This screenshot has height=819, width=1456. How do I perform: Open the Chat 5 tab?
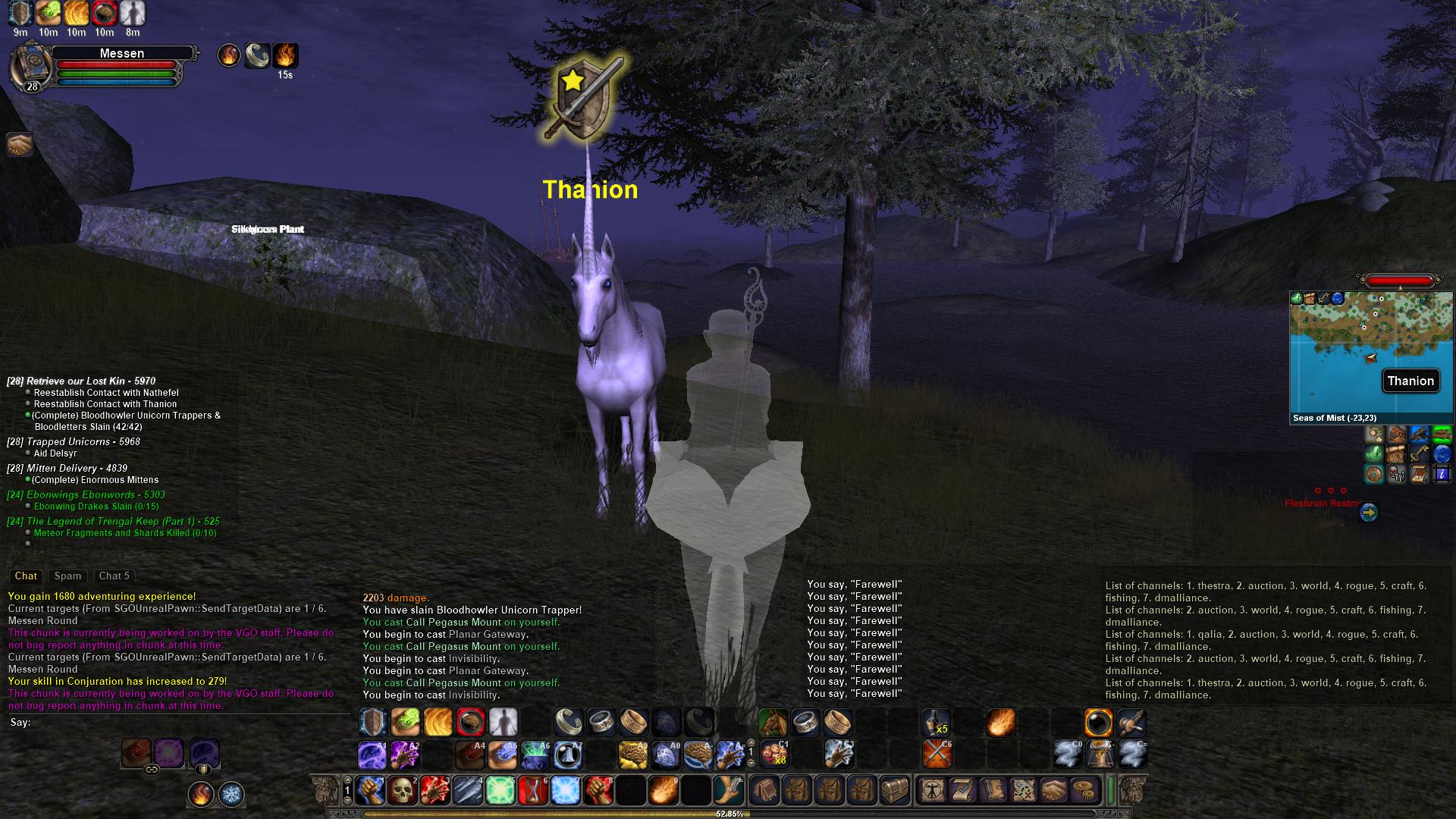pos(115,576)
